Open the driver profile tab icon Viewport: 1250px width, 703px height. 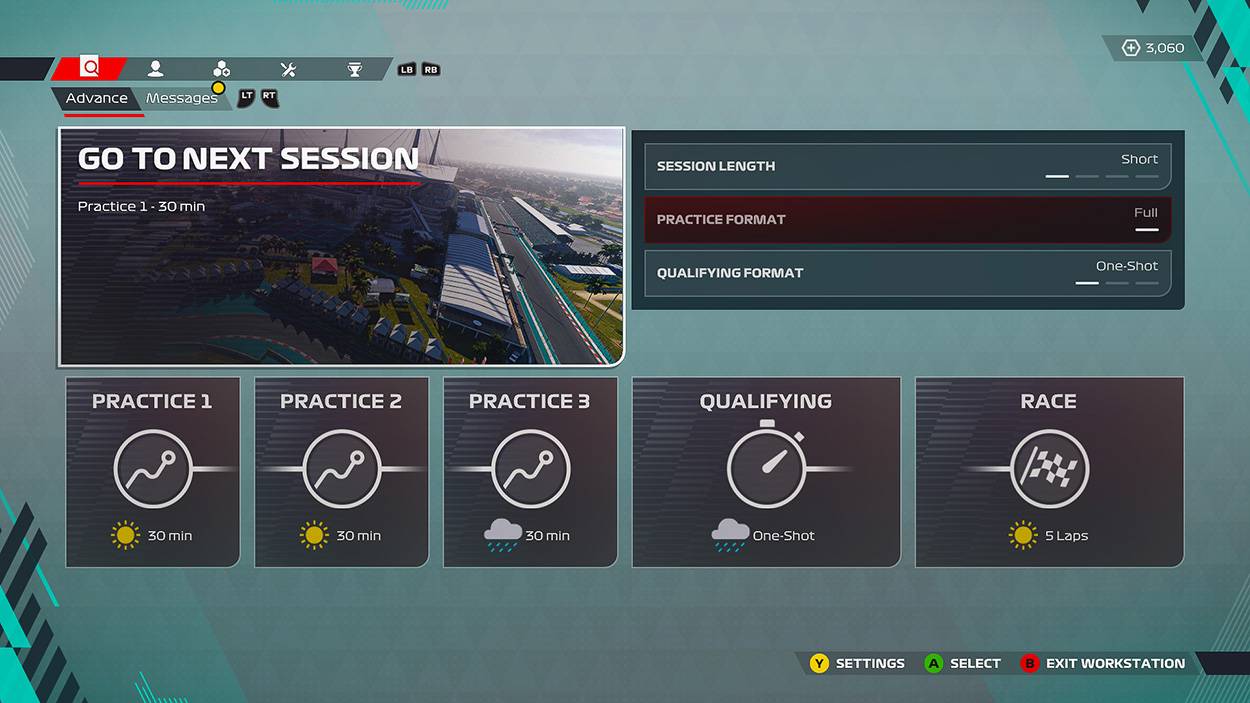[155, 69]
